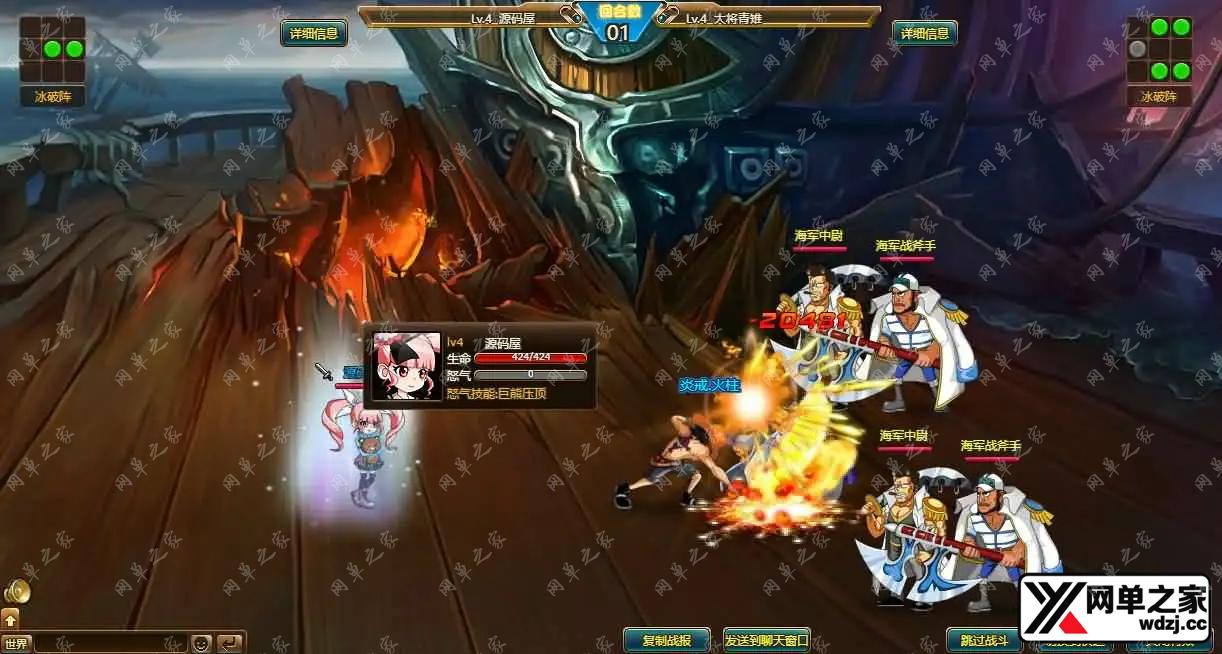Open the 世界 chat channel selector
This screenshot has height=654, width=1222.
point(15,643)
